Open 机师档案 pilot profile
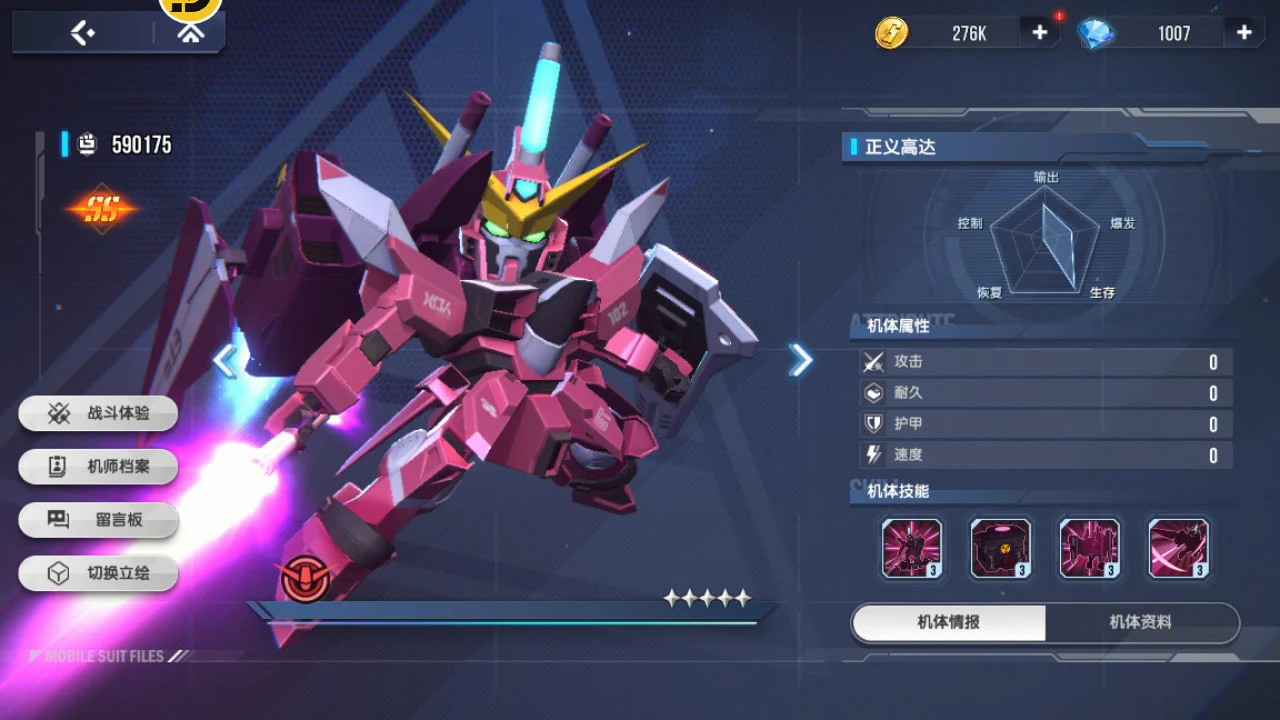1280x720 pixels. click(x=99, y=466)
